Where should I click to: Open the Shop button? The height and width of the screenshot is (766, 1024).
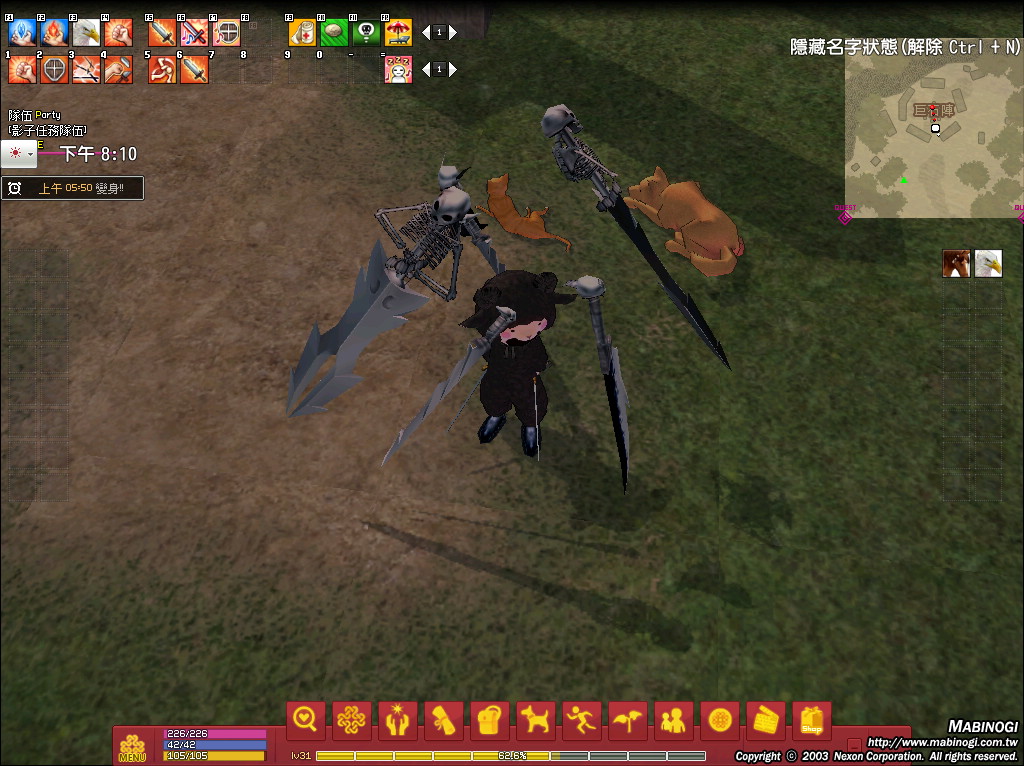pyautogui.click(x=811, y=720)
